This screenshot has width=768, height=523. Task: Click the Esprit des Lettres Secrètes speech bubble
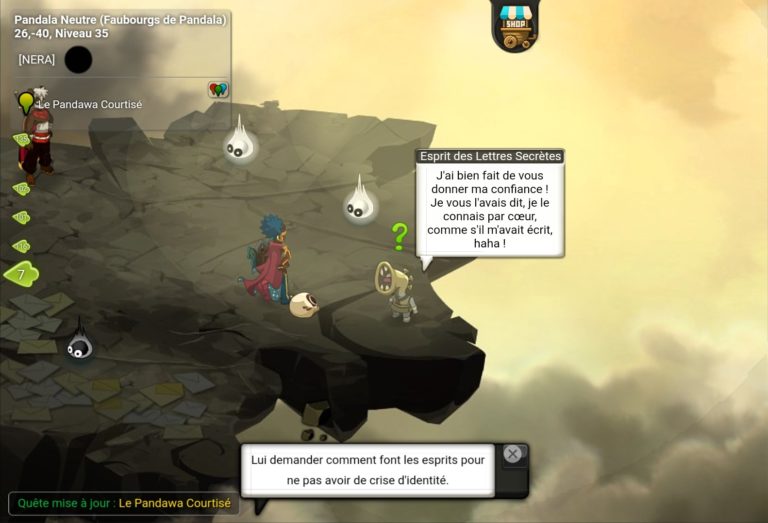(x=489, y=209)
